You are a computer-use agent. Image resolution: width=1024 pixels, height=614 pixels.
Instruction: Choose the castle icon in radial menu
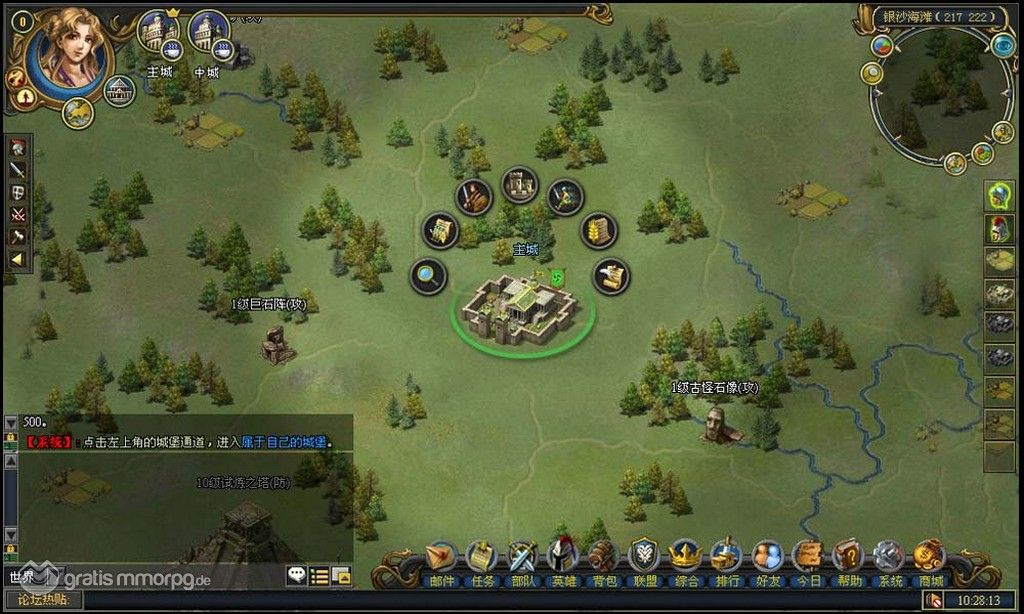coord(519,184)
